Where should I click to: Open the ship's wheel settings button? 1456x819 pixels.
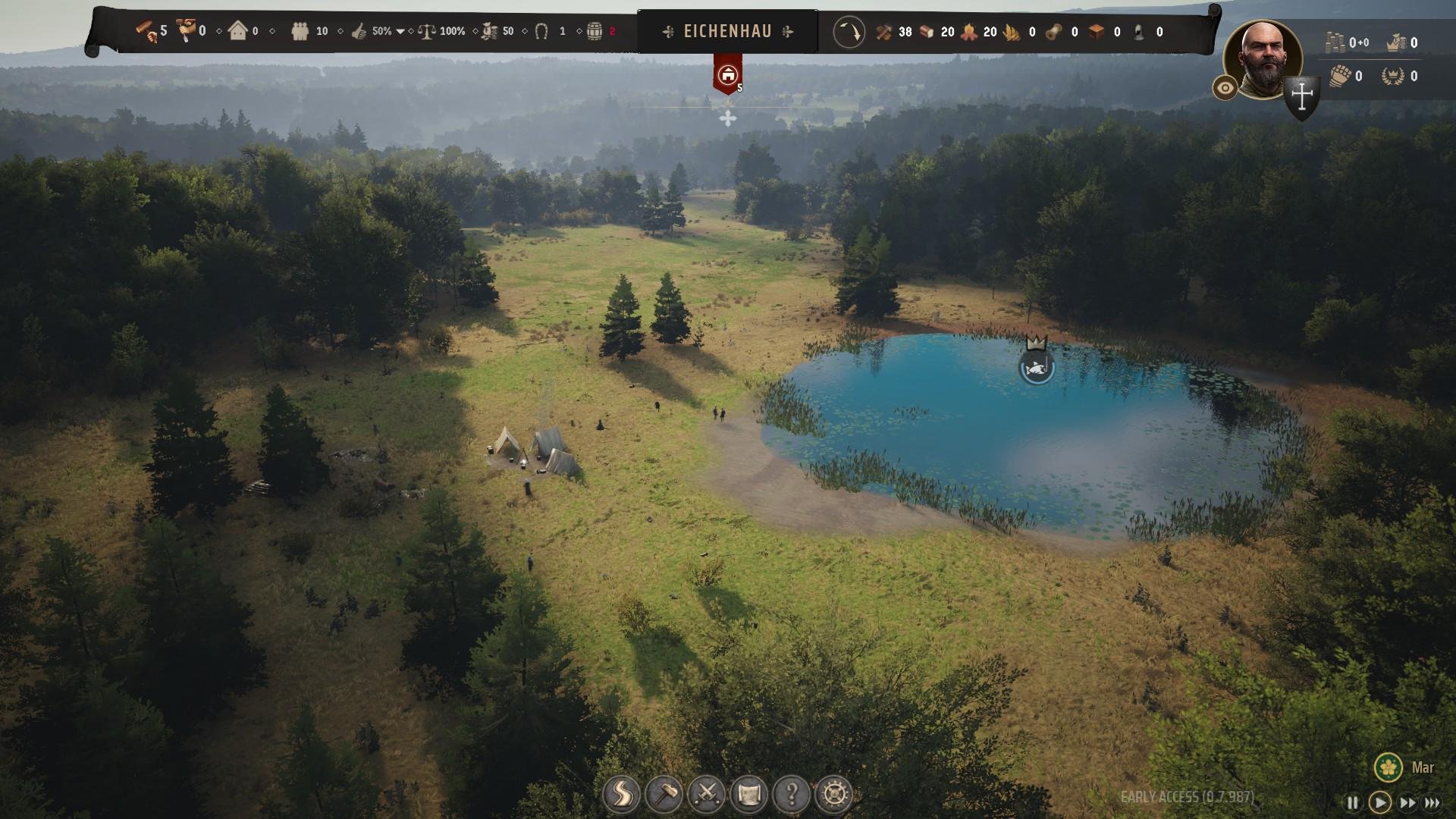(x=835, y=794)
